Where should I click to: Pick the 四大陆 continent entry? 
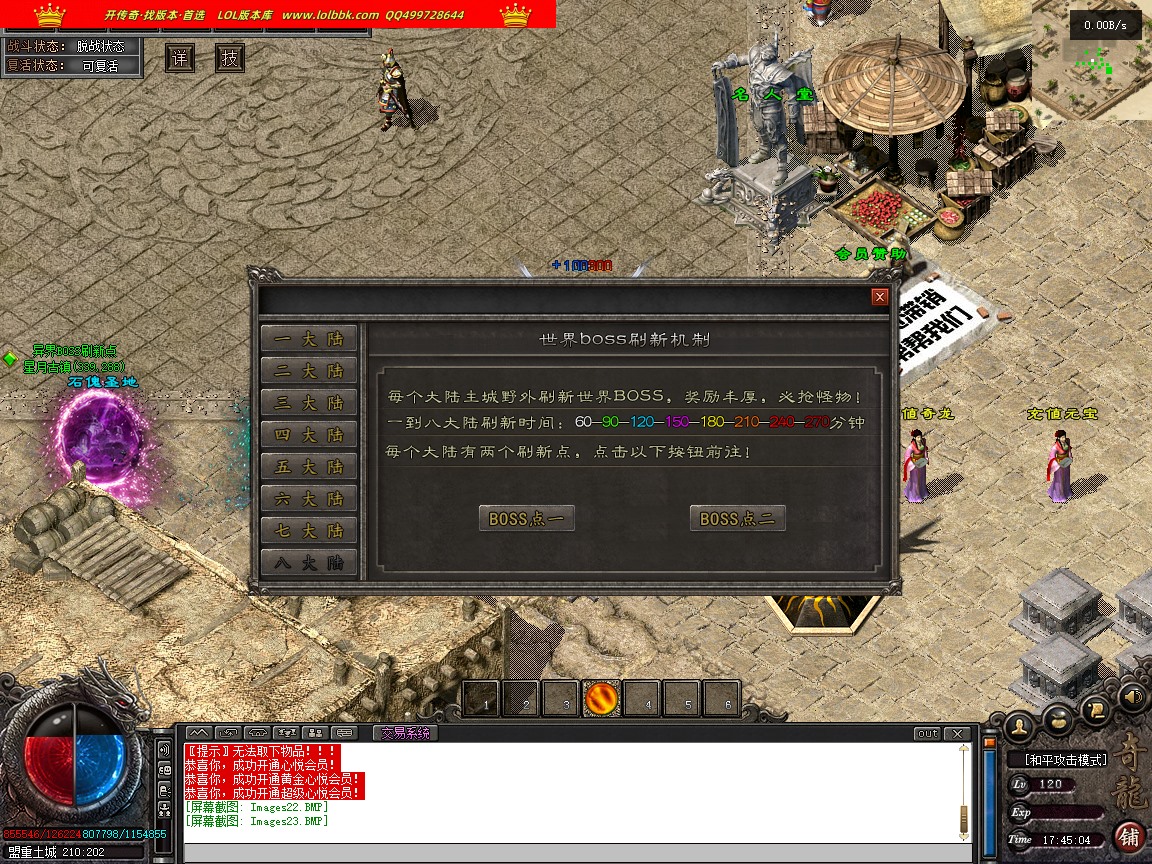(x=308, y=435)
